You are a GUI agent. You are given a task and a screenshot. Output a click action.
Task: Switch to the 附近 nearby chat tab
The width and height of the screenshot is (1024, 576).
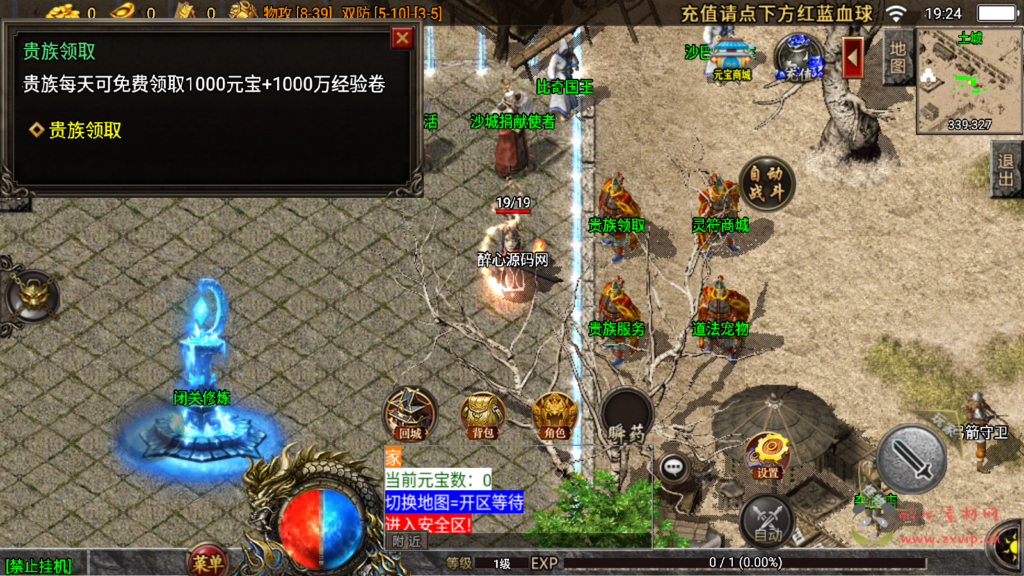click(x=406, y=540)
